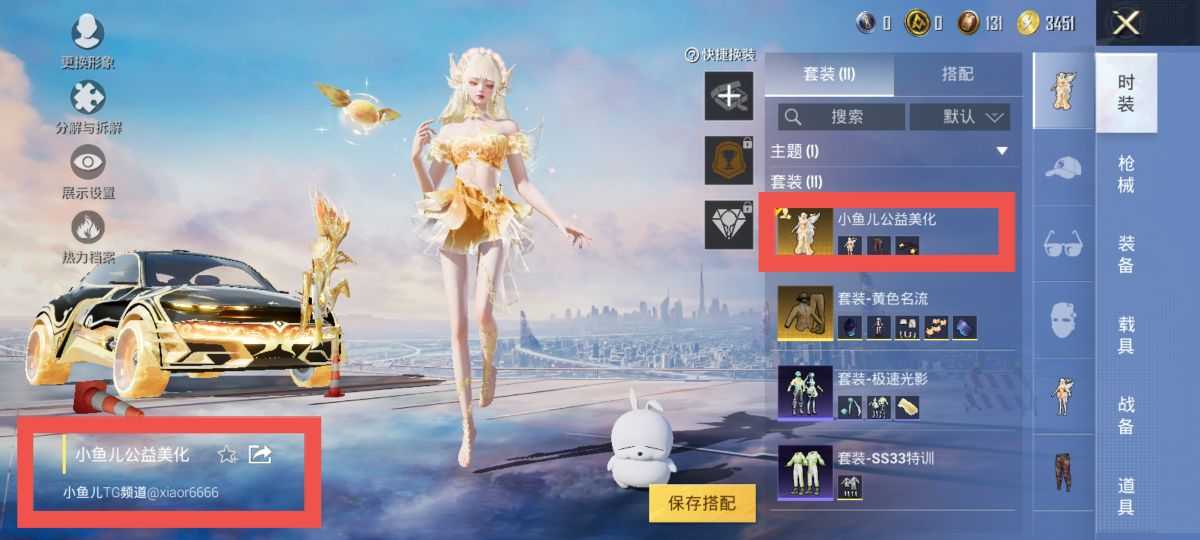The image size is (1200, 540).
Task: Select the 套装-SS33特训 outfit
Action: (x=887, y=472)
